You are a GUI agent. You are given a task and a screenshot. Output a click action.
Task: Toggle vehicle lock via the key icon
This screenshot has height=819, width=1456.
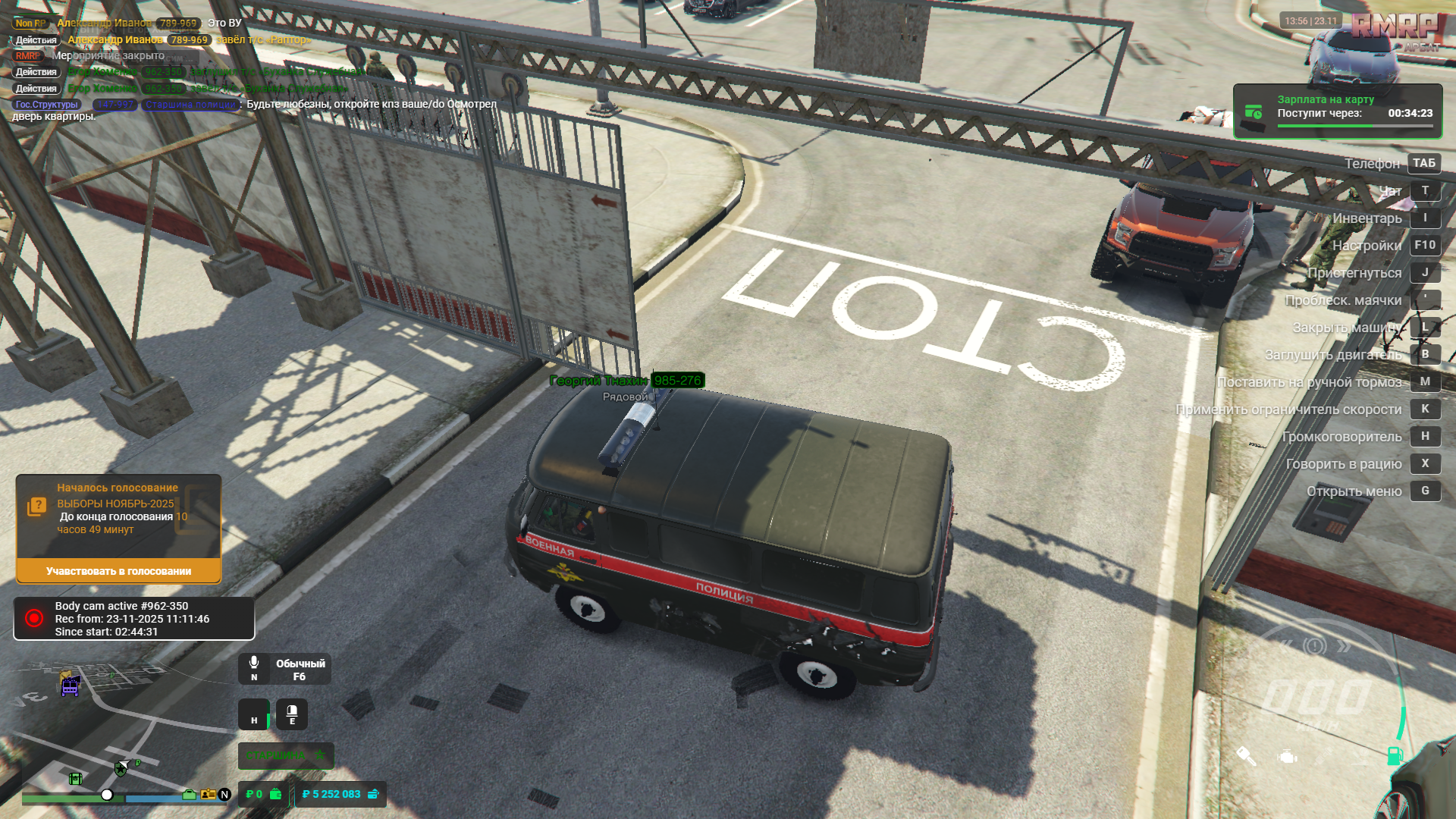coord(1246,757)
